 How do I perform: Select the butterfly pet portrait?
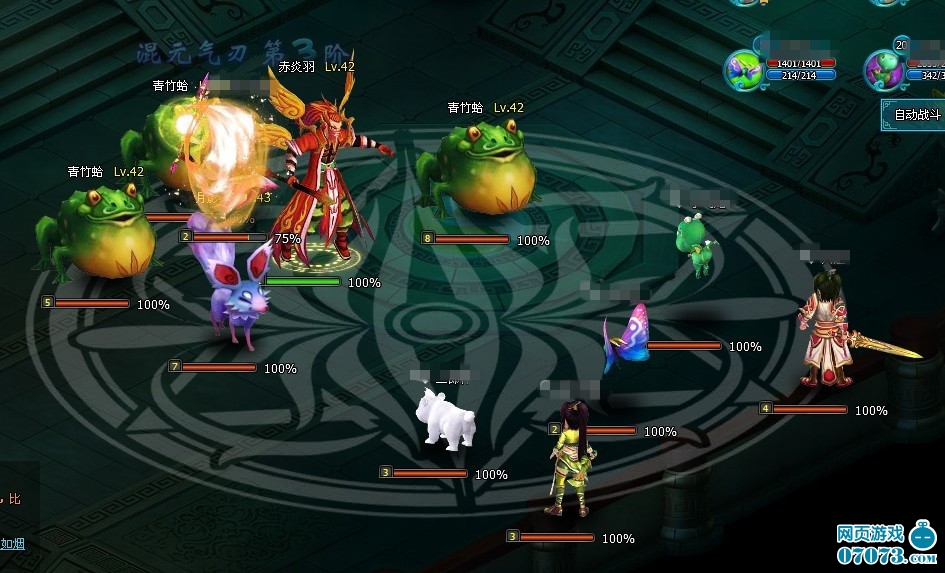(x=745, y=69)
